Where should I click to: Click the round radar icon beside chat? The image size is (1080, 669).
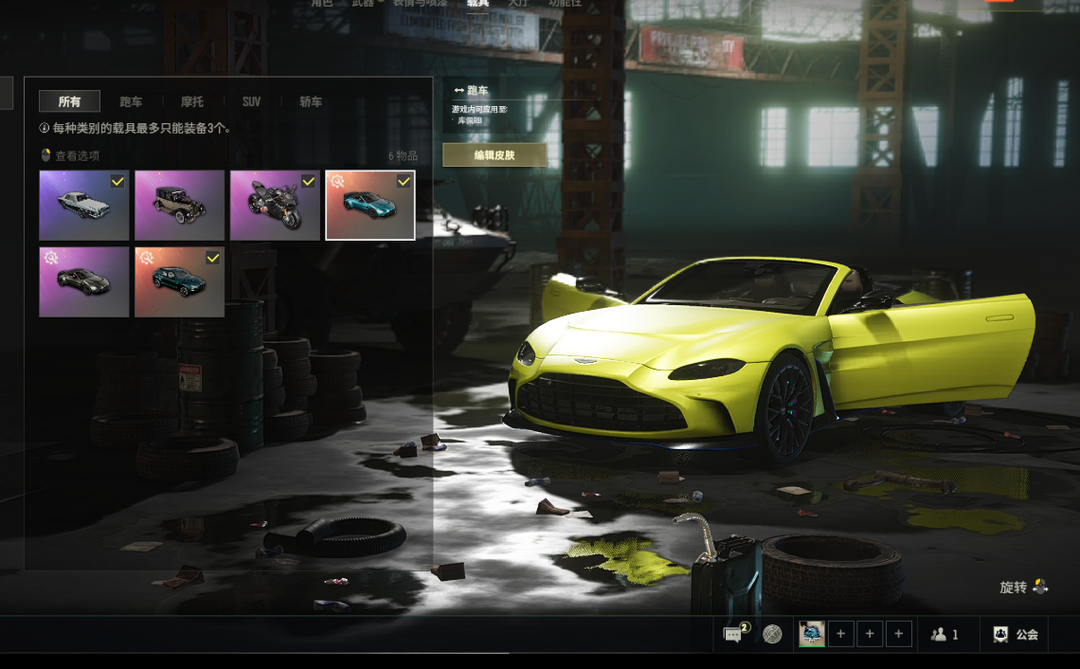click(772, 634)
